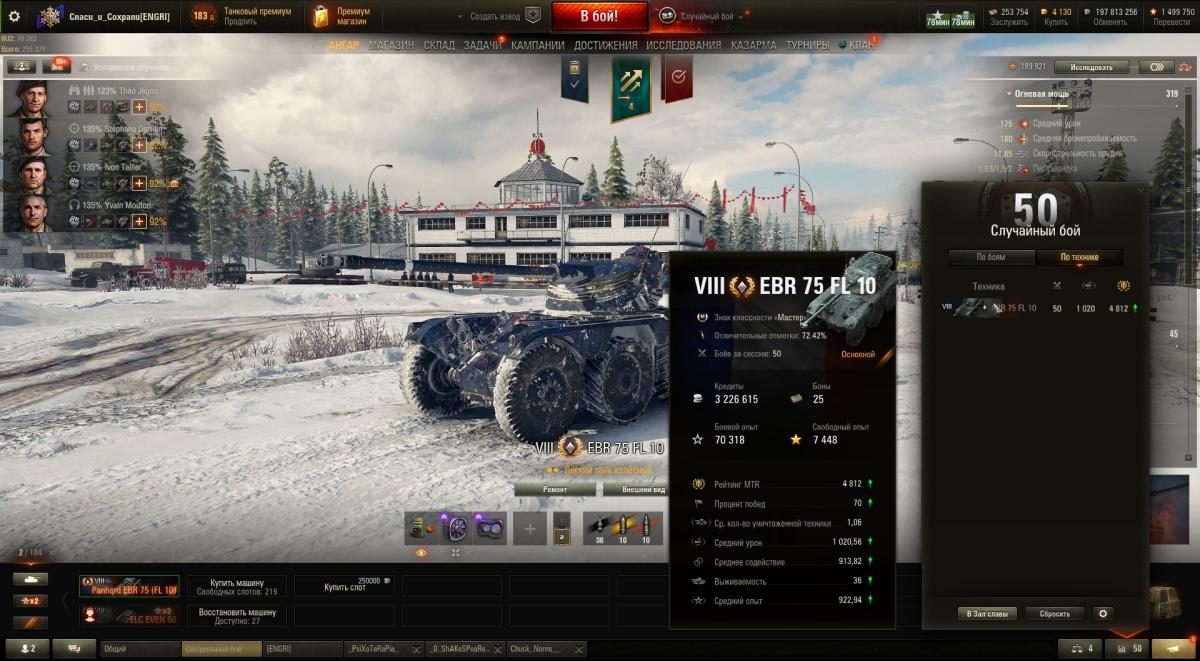Image resolution: width=1200 pixels, height=661 pixels.
Task: Click the Ремонт service button
Action: click(x=555, y=489)
